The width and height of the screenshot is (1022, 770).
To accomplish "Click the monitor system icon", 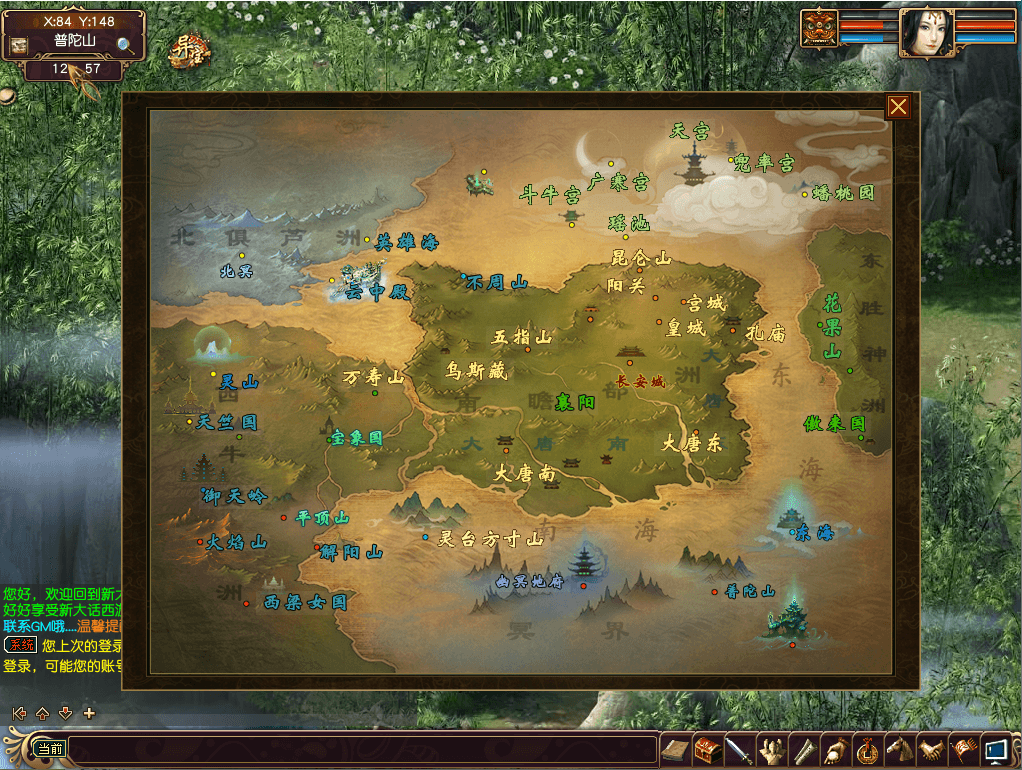I will (x=996, y=748).
